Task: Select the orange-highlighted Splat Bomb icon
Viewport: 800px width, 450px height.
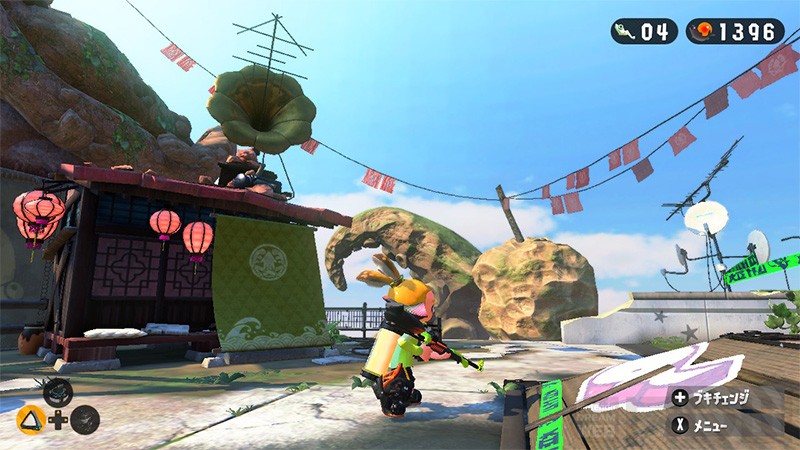Action: click(31, 420)
